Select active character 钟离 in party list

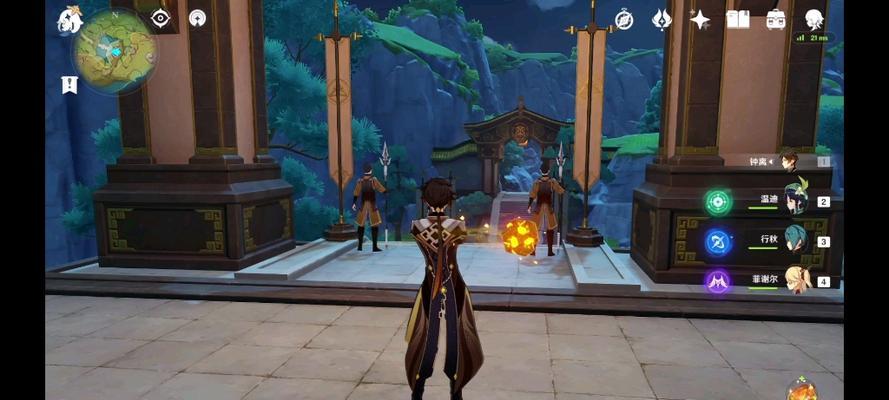[790, 161]
